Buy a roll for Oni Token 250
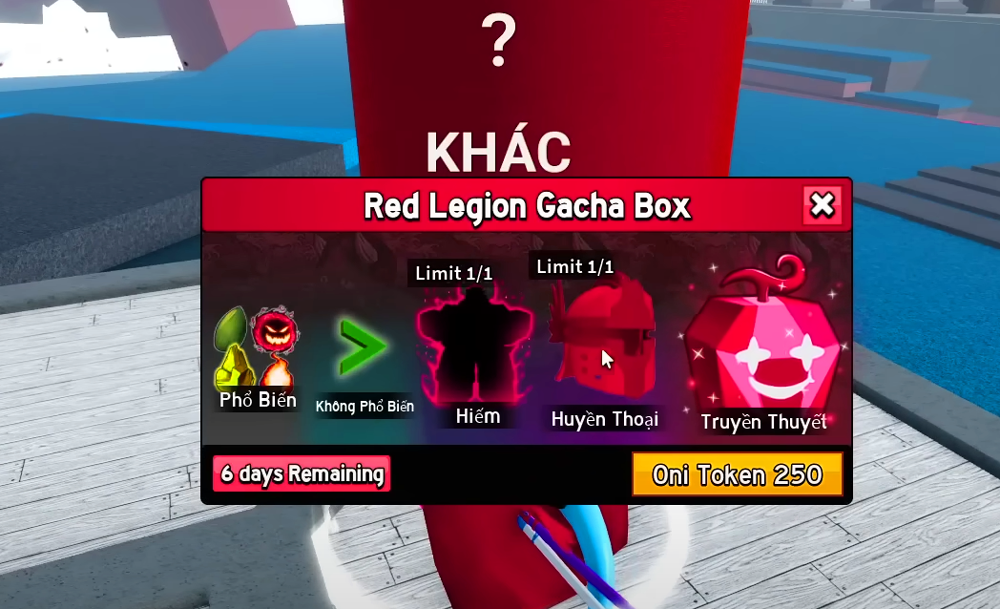 coord(737,474)
